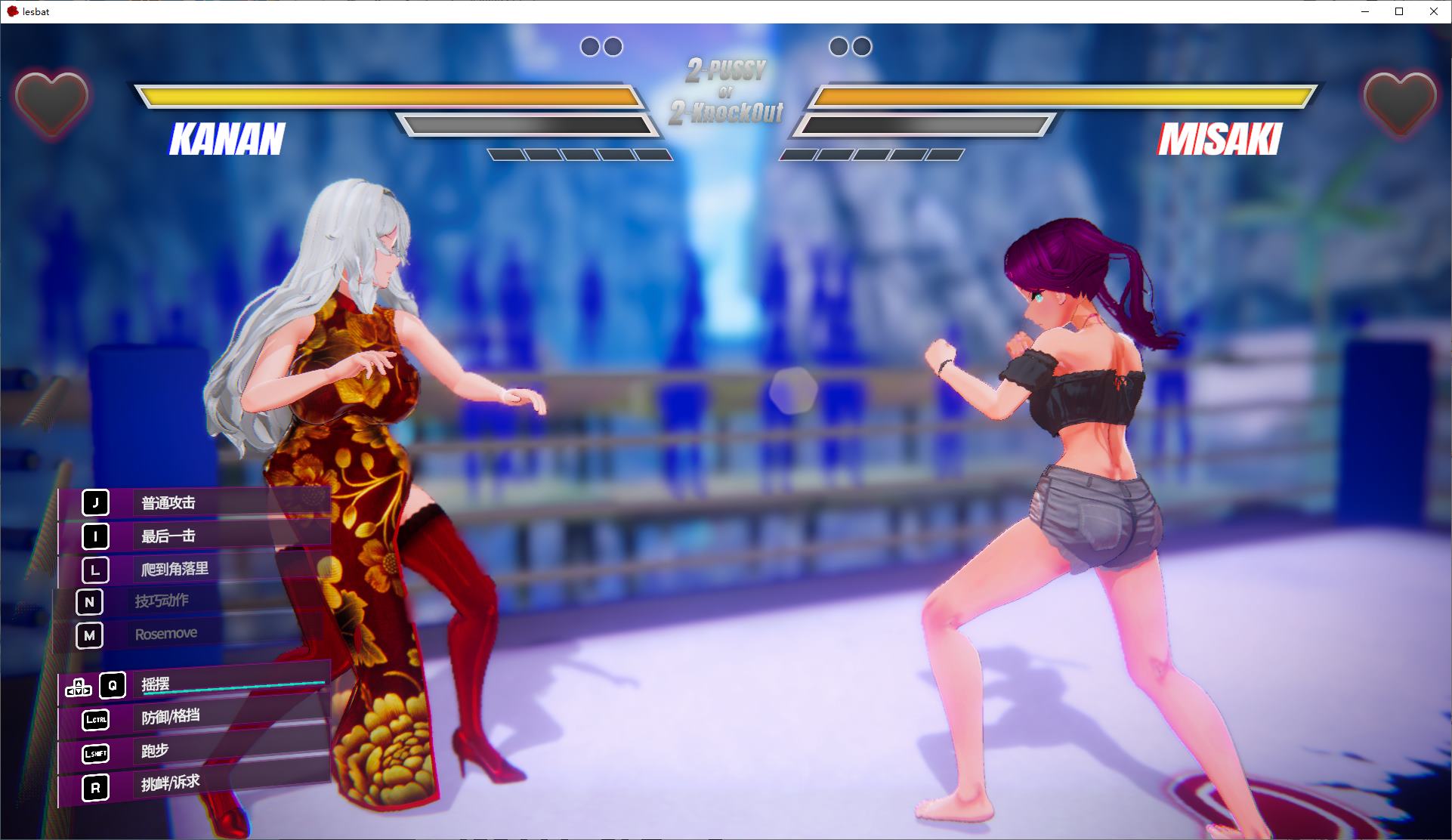
Task: Minimize the lesbat window
Action: [x=1365, y=11]
